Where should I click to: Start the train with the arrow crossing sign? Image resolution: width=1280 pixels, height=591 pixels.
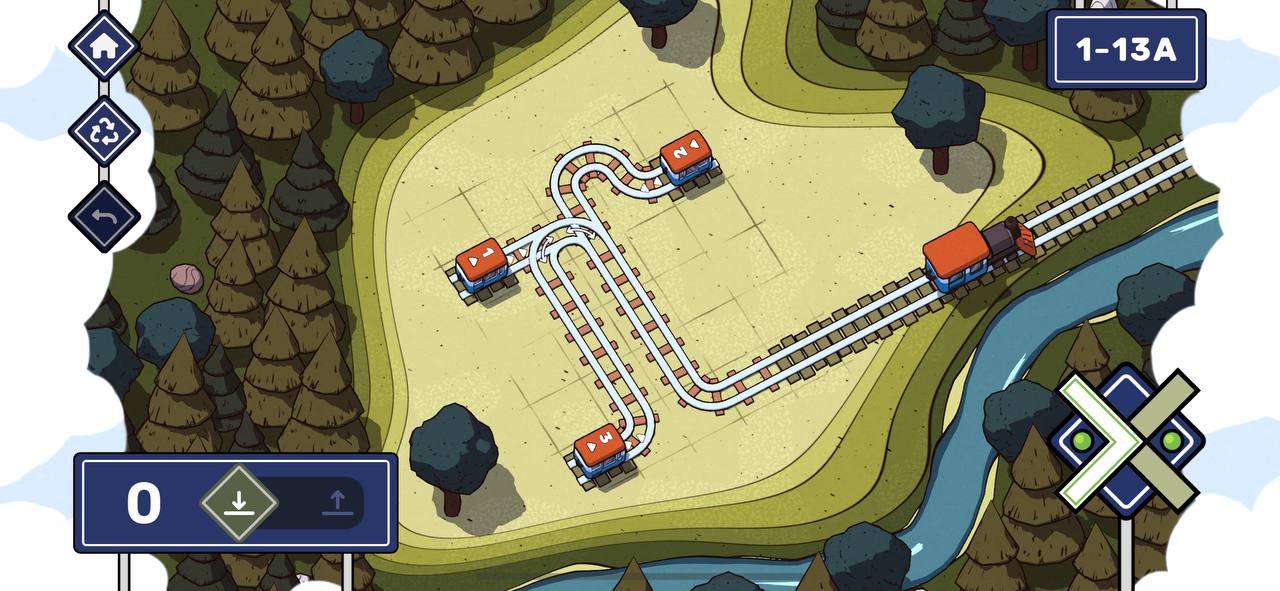point(1127,440)
